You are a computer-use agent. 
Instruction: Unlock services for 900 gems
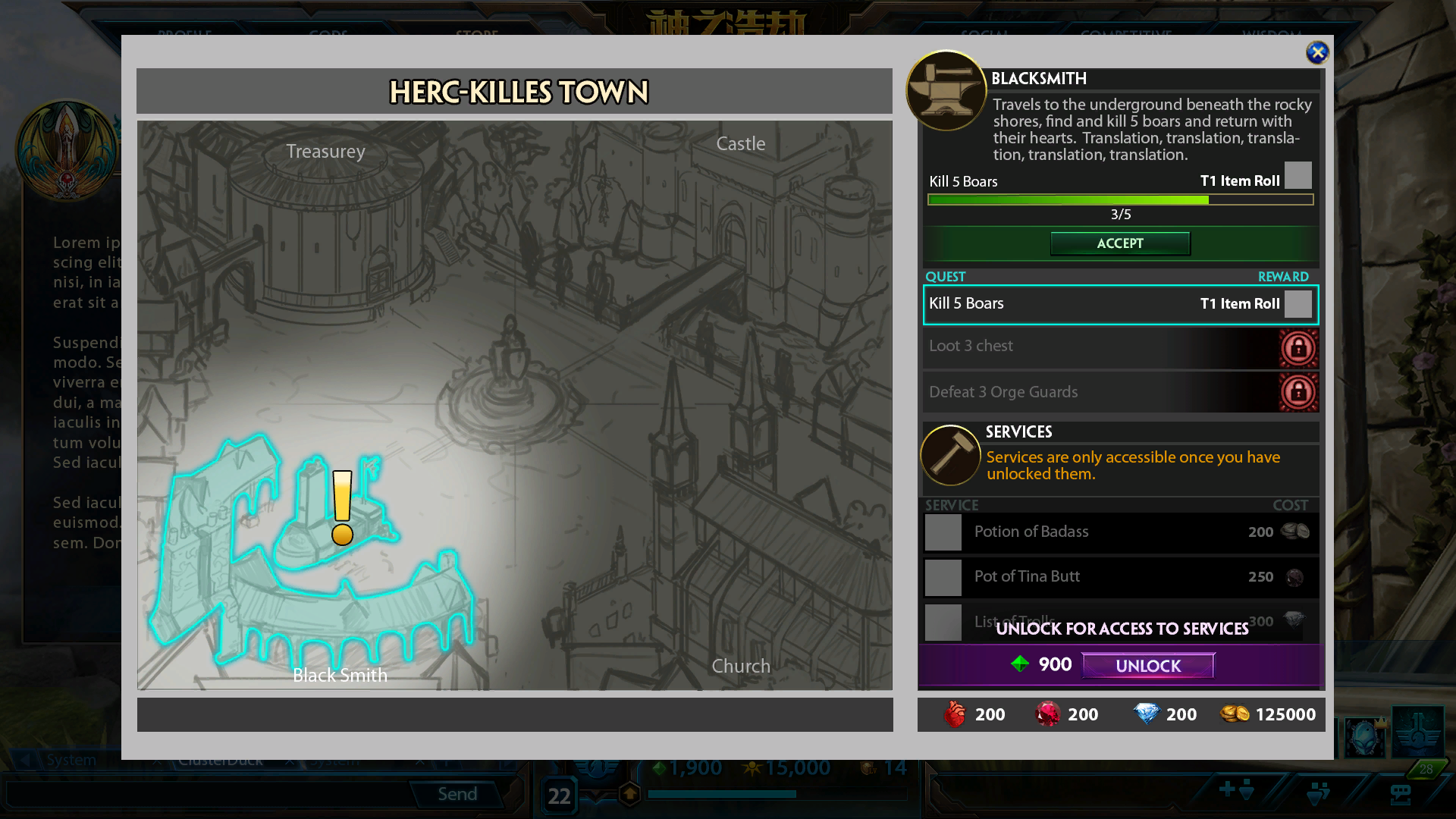click(x=1147, y=666)
